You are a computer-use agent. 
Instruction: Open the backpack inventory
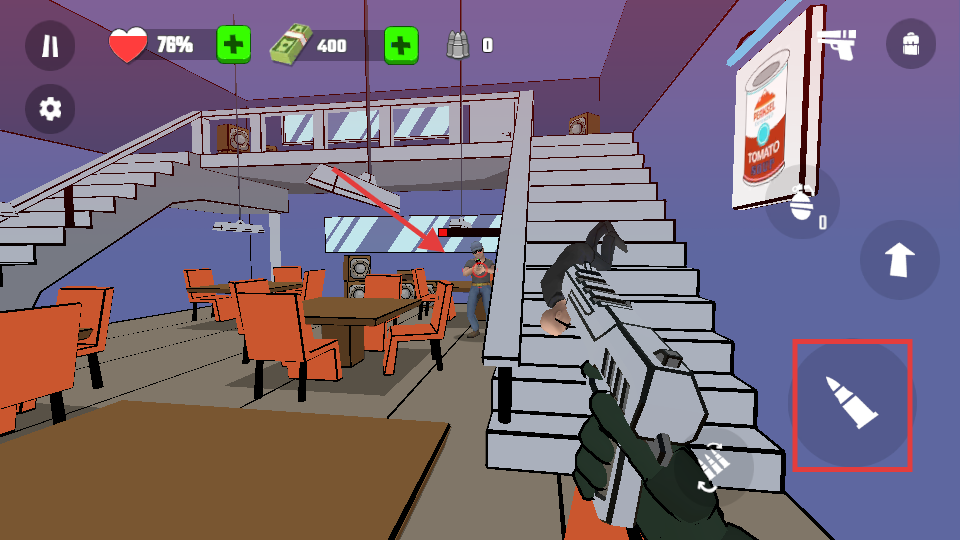(910, 44)
